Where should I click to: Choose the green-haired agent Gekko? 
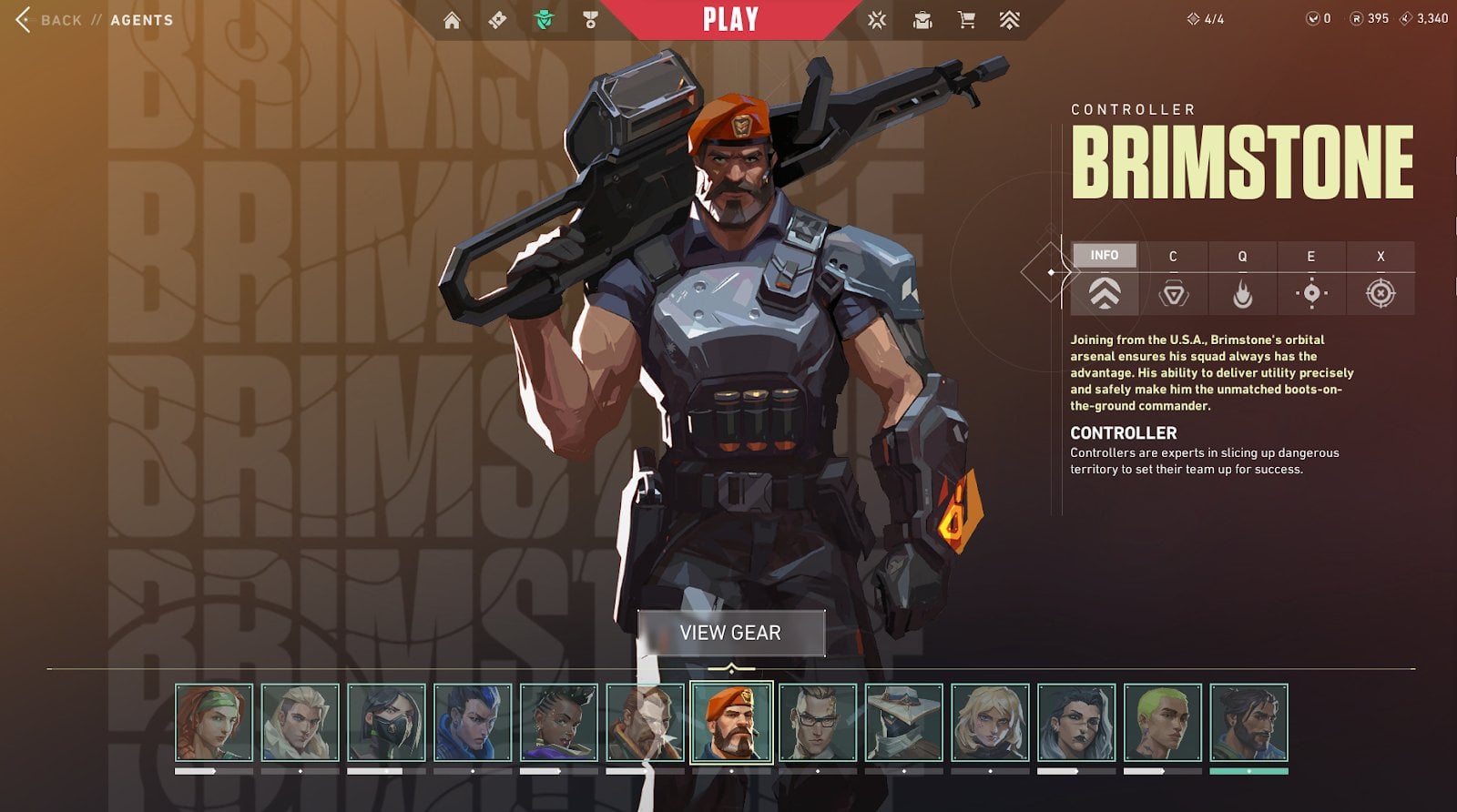[1163, 723]
